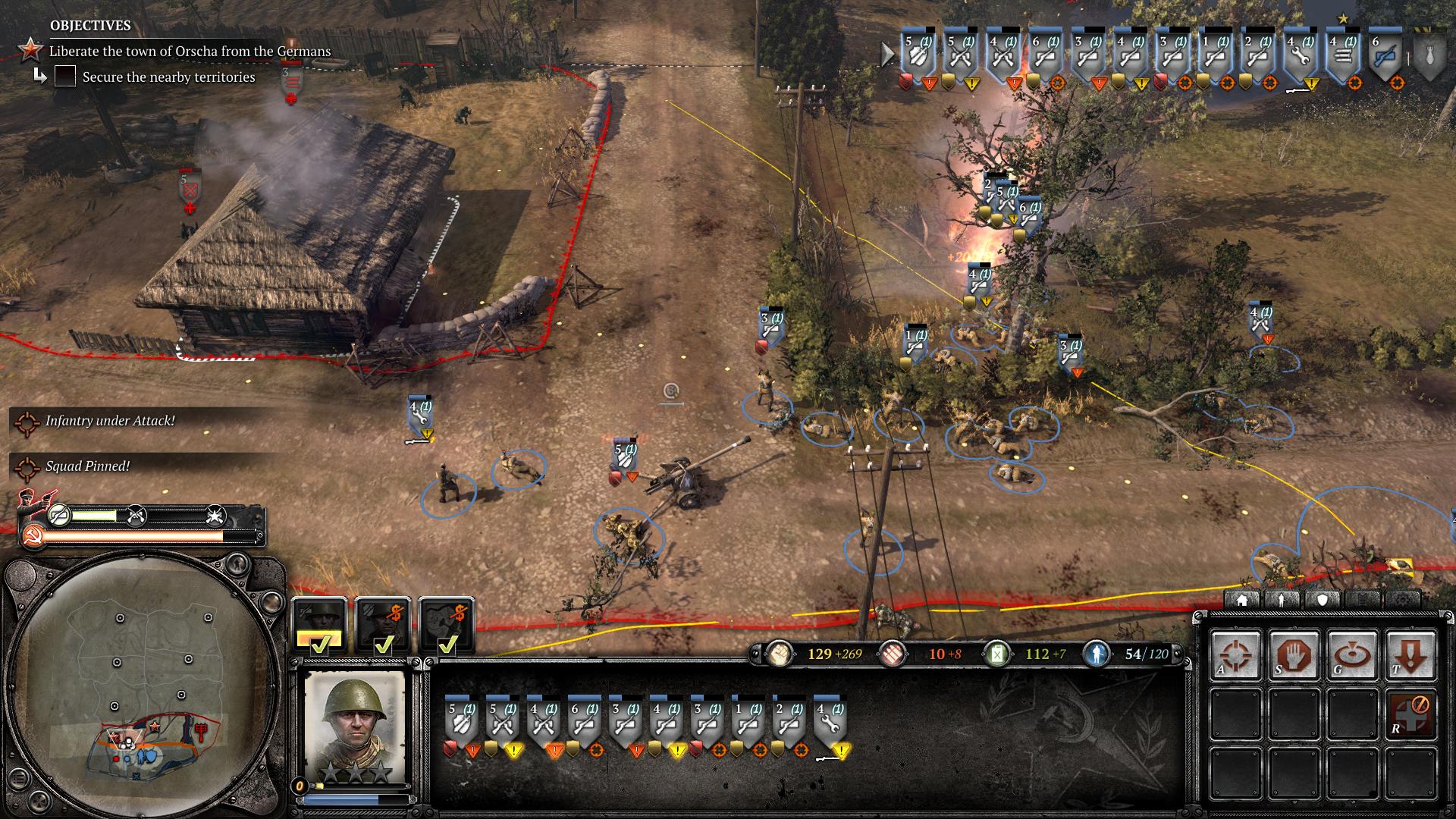Screen dimensions: 1456x819
Task: Switch to the infantry soldier tab
Action: point(1282,600)
